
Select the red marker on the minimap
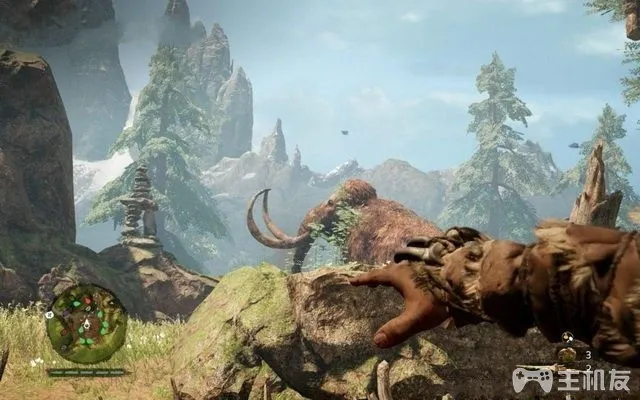click(87, 300)
